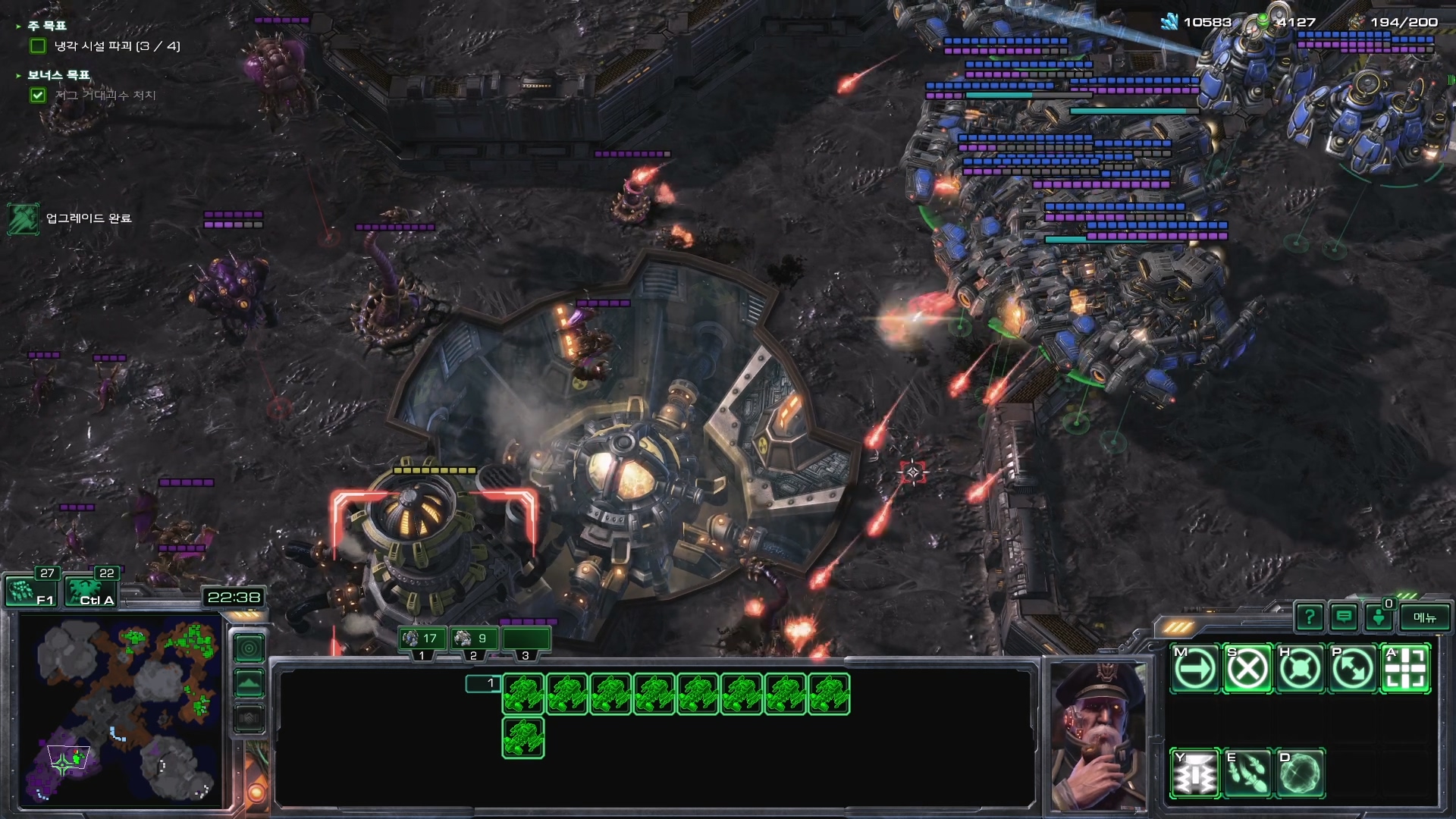Switch to control group 1 tab
The image size is (1456, 819).
pos(422,639)
